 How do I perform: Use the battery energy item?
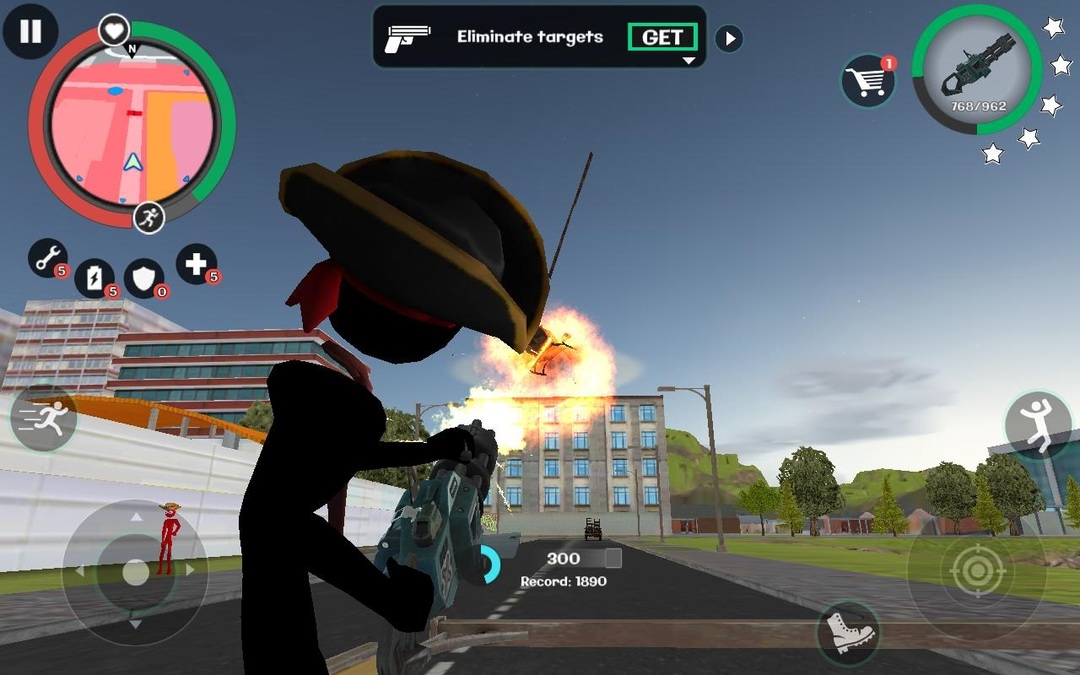coord(95,278)
